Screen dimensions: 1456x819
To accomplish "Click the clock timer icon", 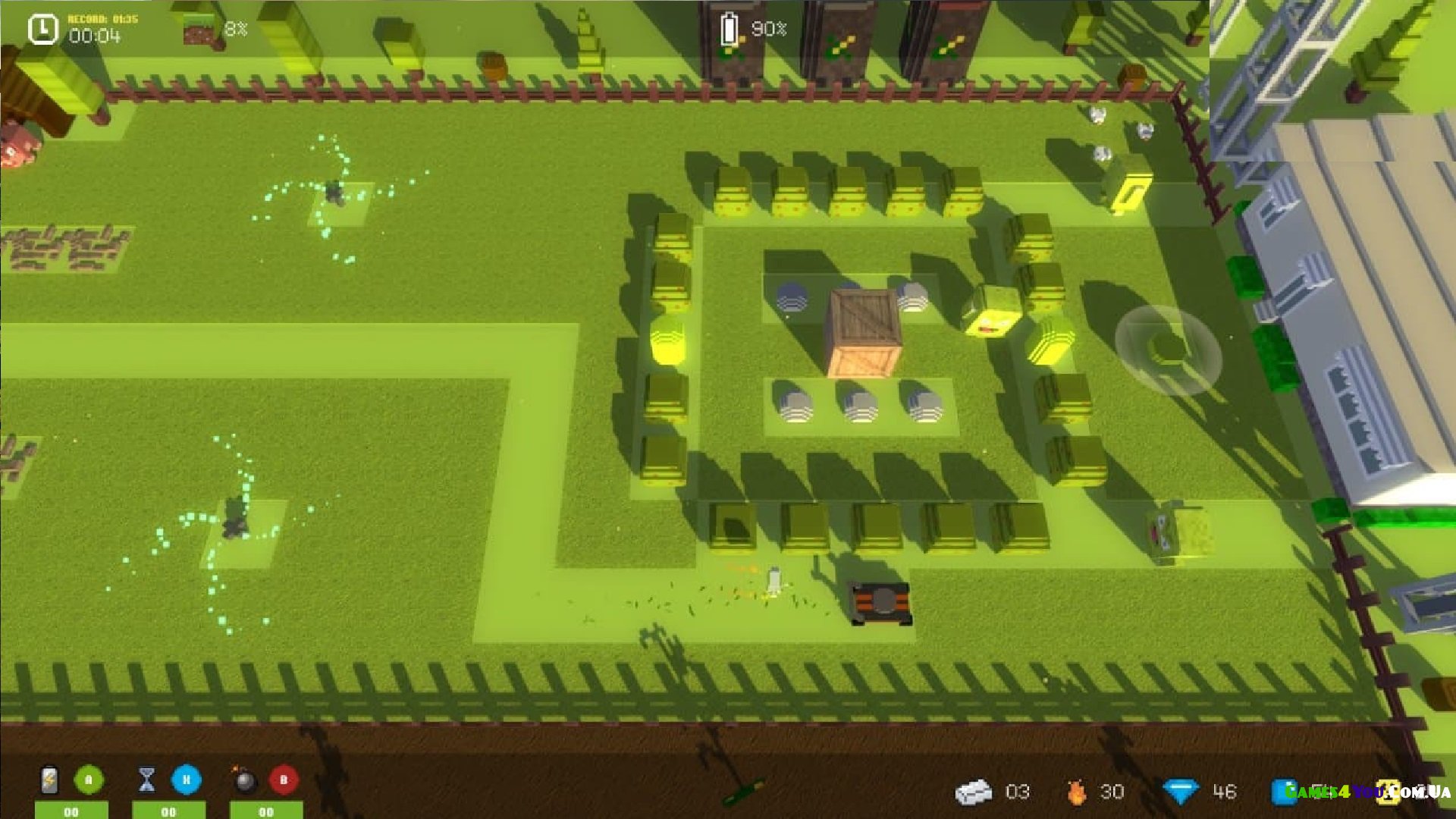I will [x=43, y=30].
